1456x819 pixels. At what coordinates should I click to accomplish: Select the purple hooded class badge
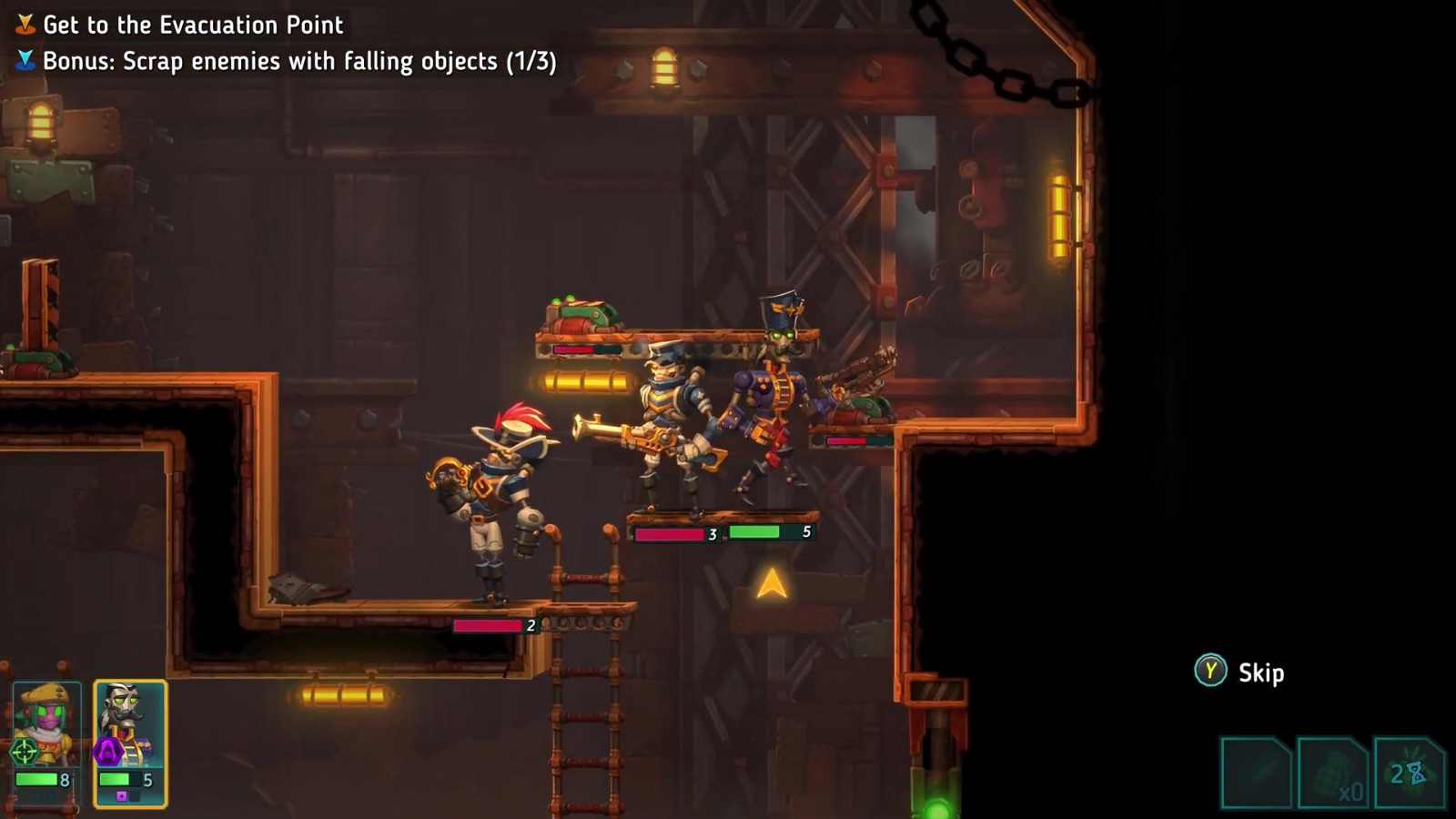107,752
